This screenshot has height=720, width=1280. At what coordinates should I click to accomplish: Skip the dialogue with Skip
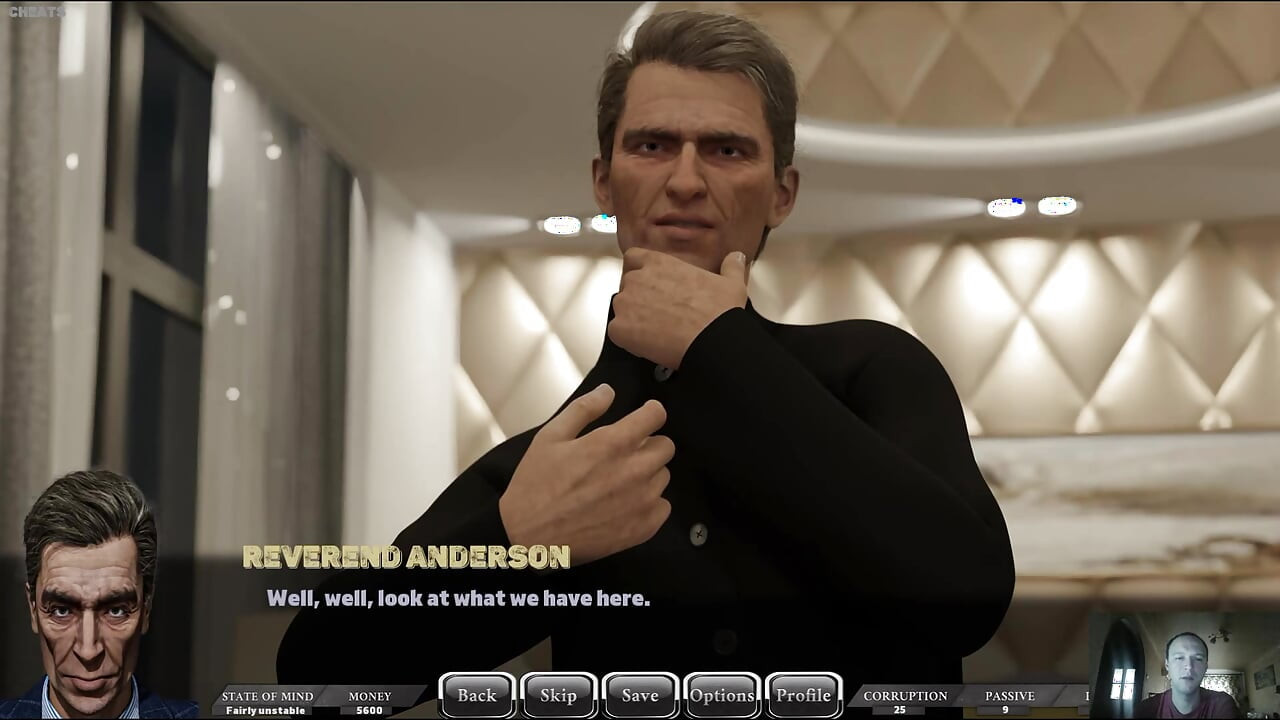[558, 695]
